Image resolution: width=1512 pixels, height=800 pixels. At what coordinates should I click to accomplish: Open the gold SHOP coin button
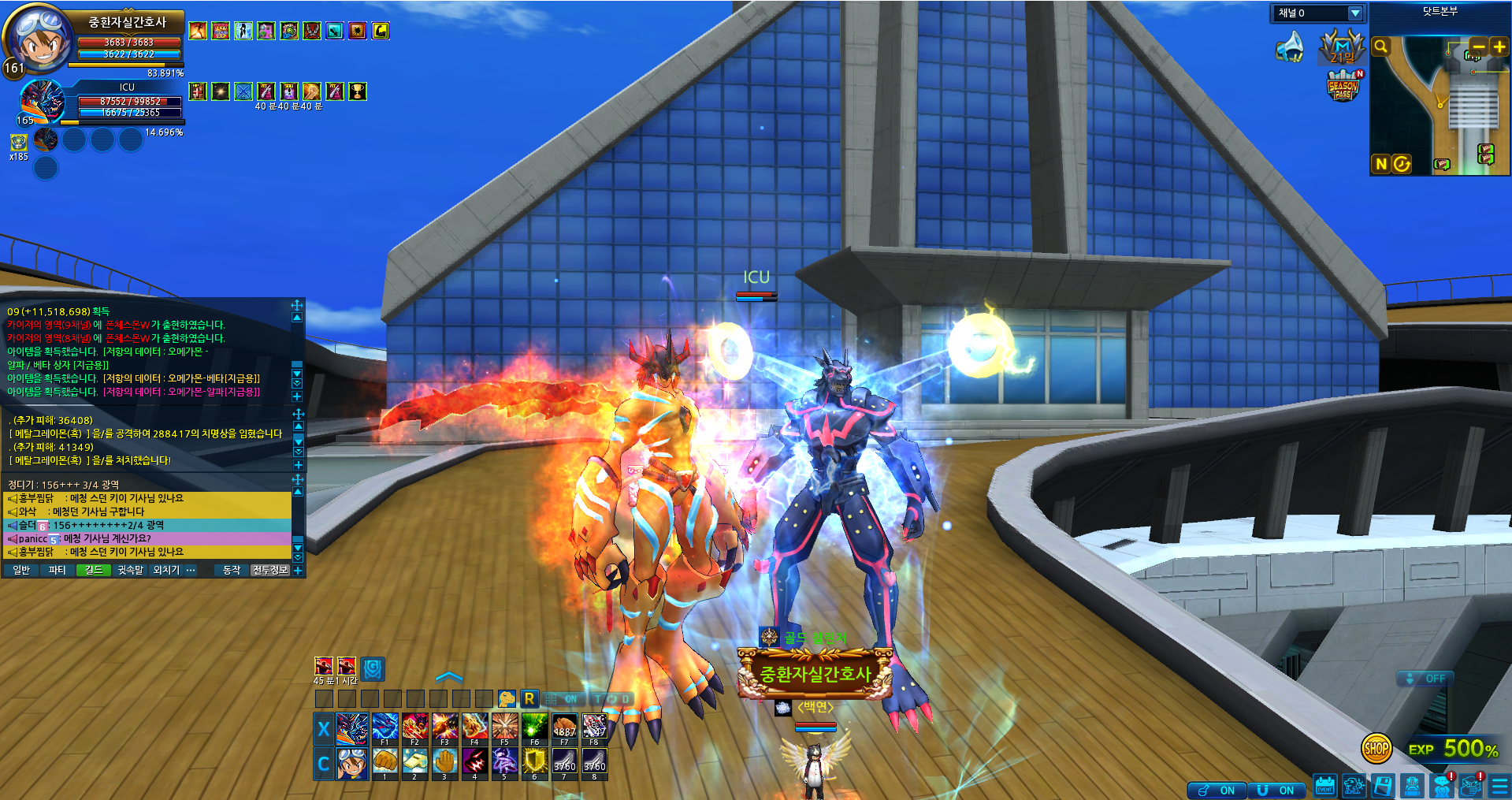pos(1376,749)
